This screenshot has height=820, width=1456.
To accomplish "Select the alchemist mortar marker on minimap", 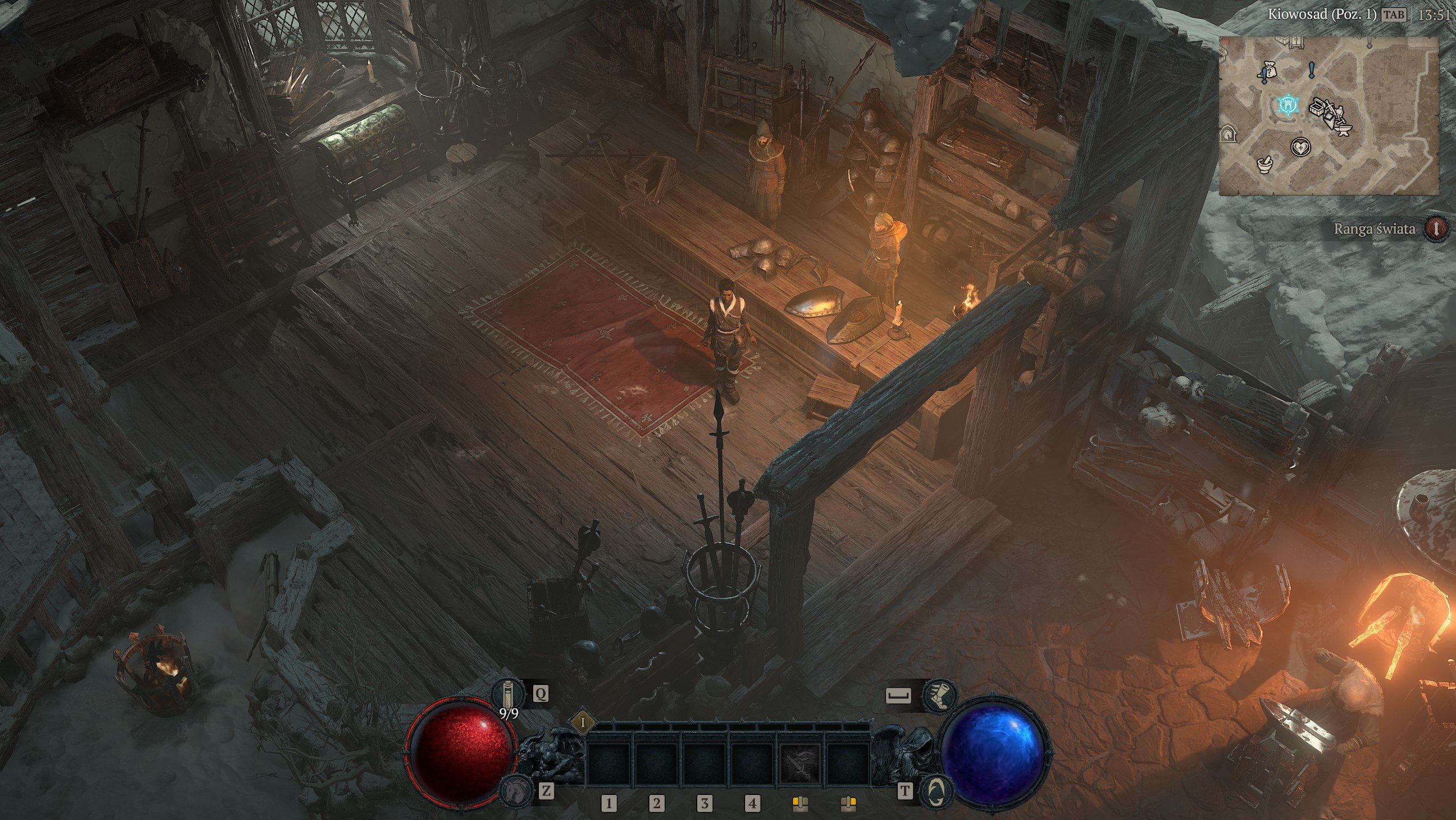I will [x=1265, y=165].
